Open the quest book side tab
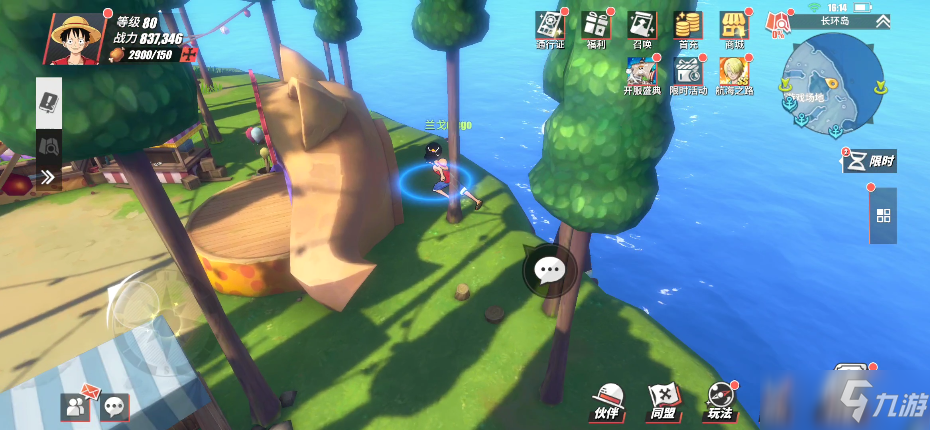 click(49, 102)
